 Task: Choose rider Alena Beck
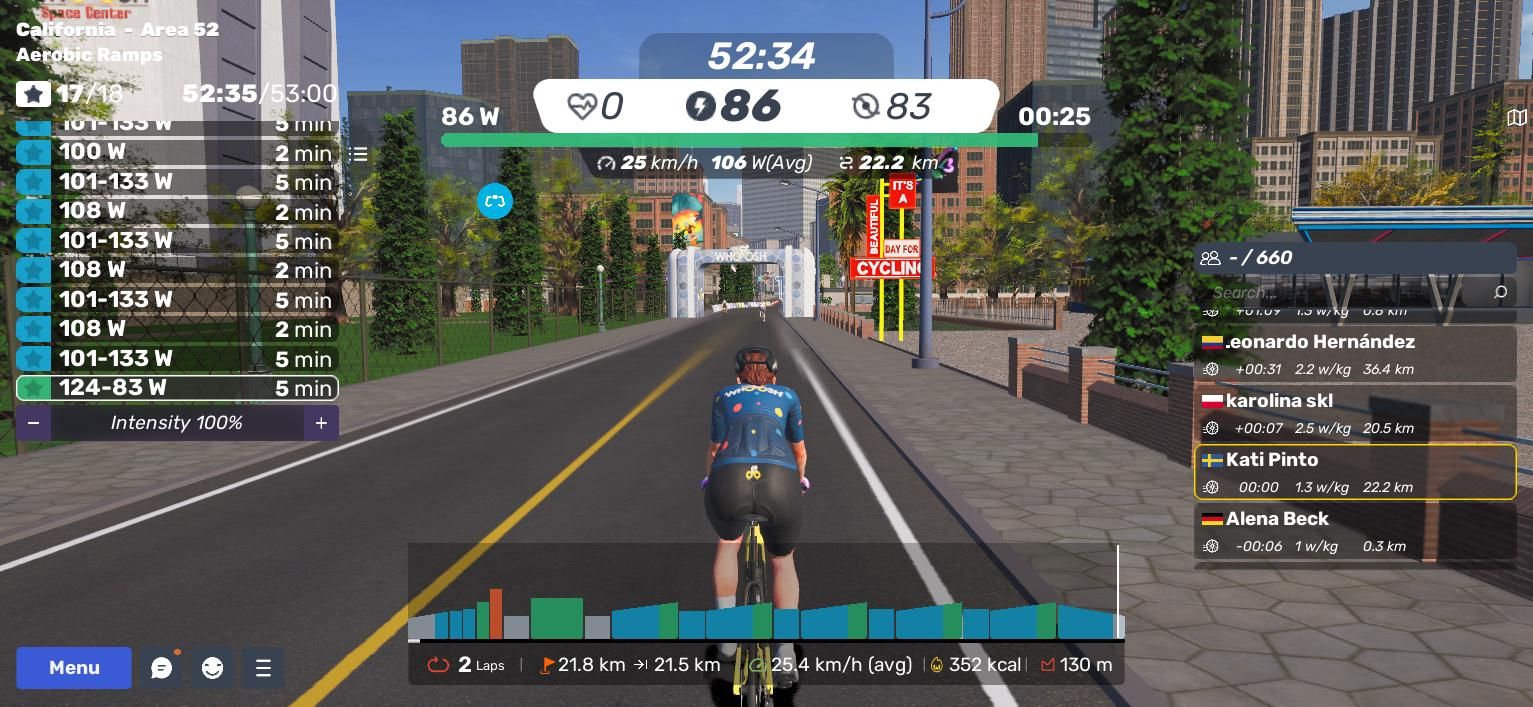pos(1355,531)
